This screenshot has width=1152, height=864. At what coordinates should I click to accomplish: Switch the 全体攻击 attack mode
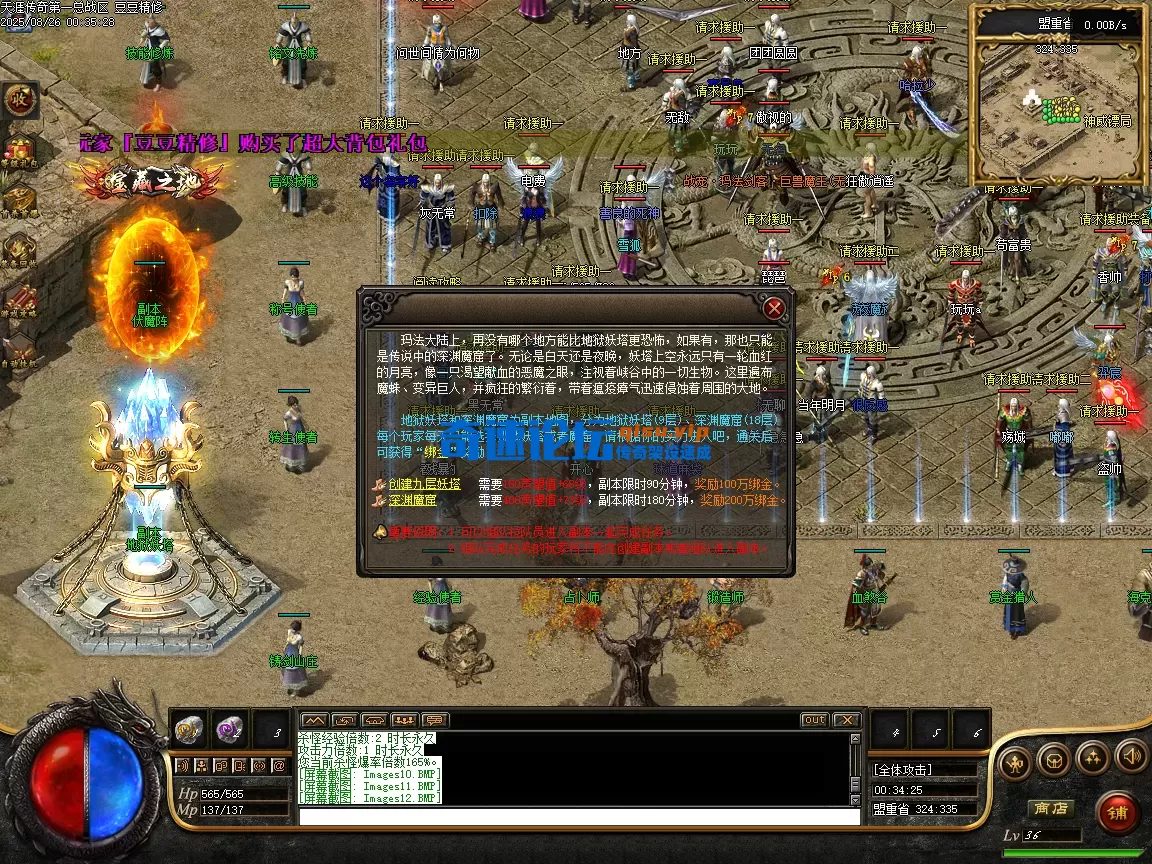point(922,770)
